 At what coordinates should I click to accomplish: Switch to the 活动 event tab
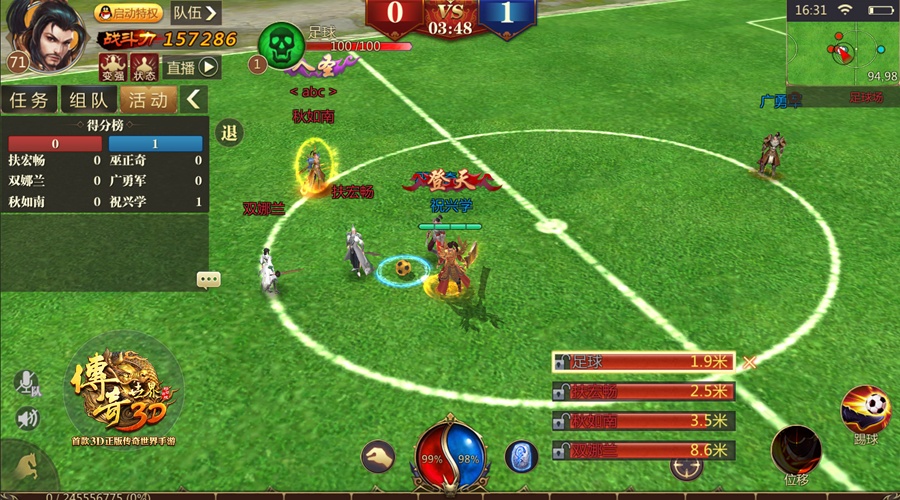pyautogui.click(x=148, y=99)
